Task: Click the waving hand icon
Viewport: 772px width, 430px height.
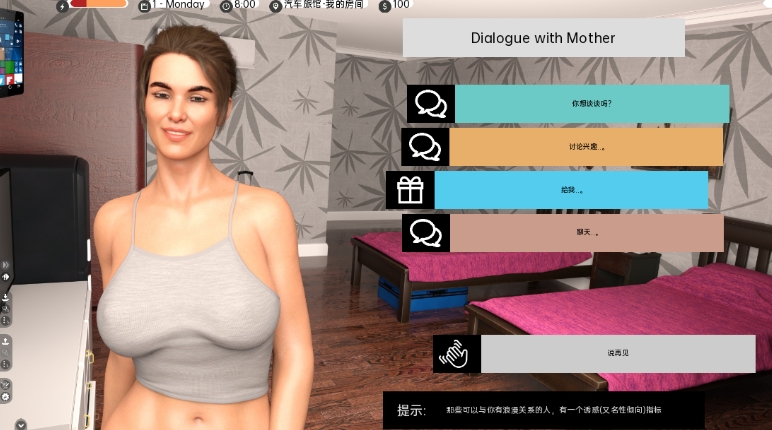Action: pos(457,354)
